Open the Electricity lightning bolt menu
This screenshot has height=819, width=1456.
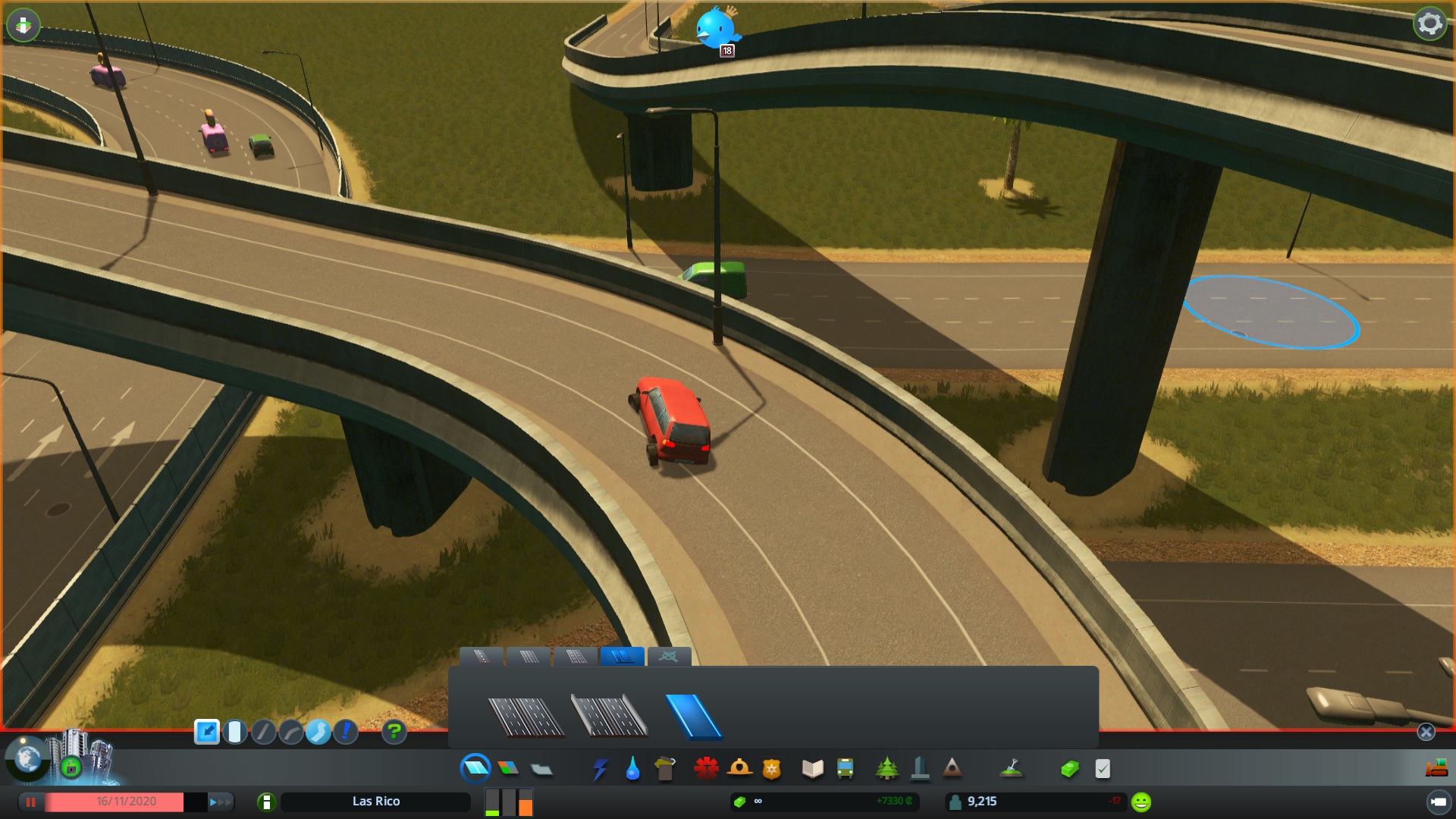tap(600, 769)
